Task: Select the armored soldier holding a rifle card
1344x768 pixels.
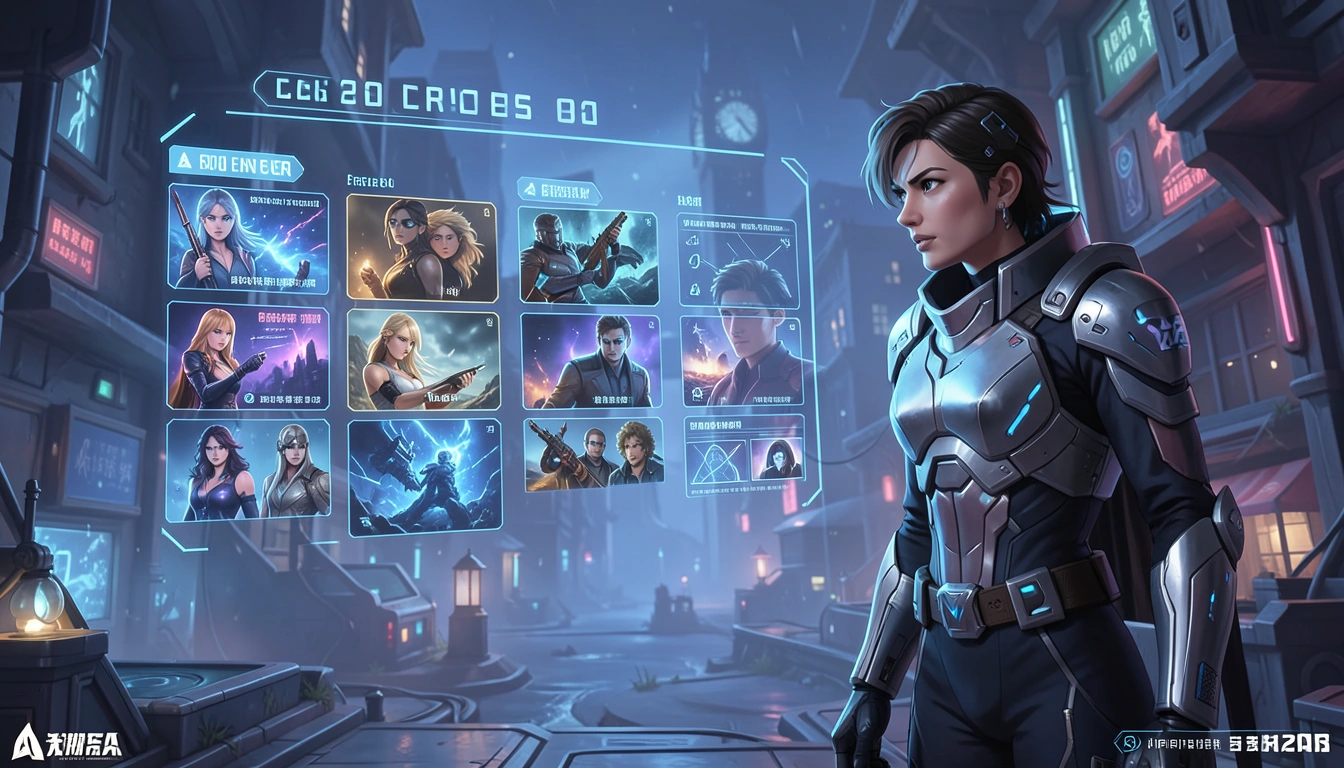Action: [x=588, y=256]
